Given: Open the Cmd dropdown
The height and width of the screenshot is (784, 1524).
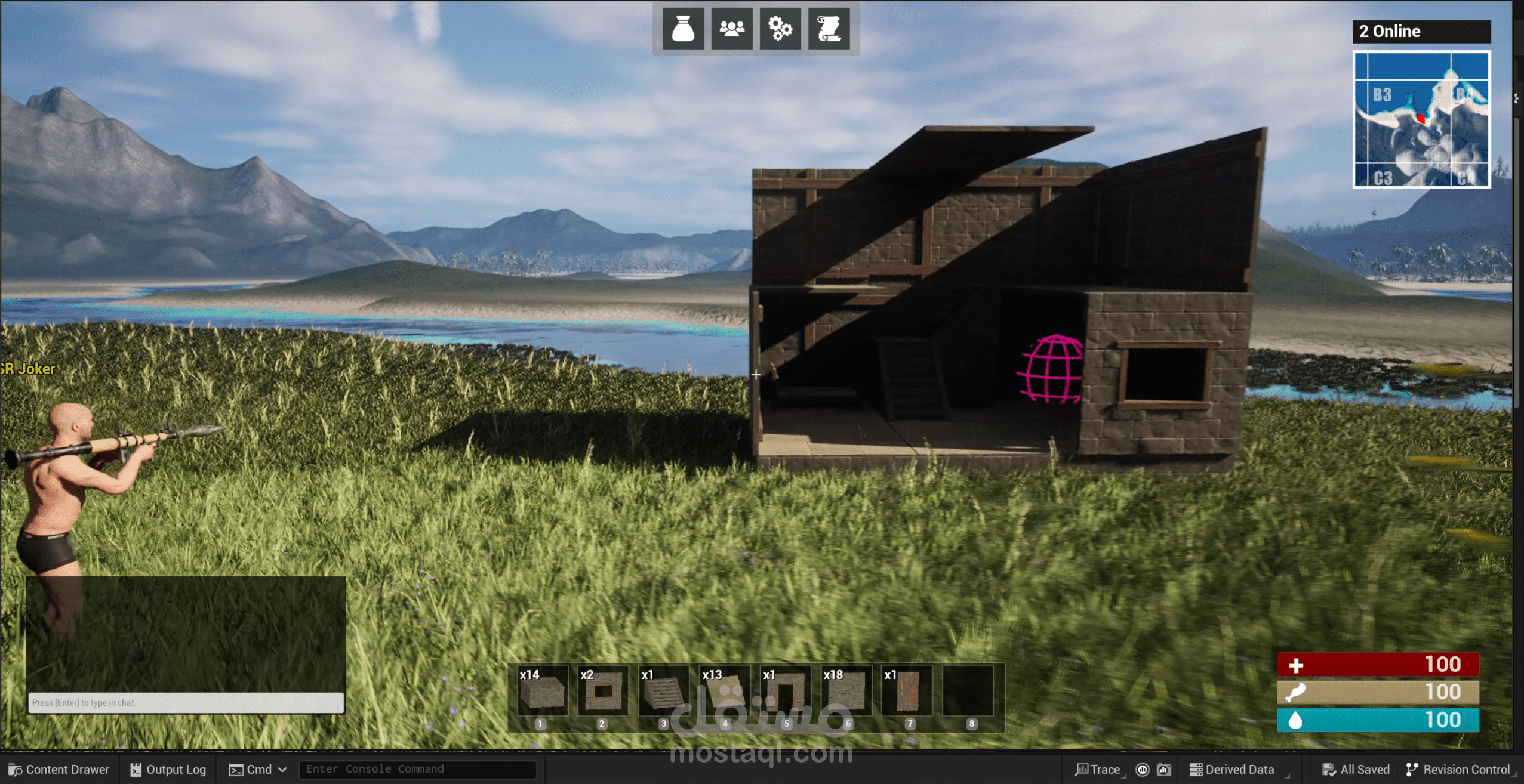Looking at the screenshot, I should click(x=258, y=770).
